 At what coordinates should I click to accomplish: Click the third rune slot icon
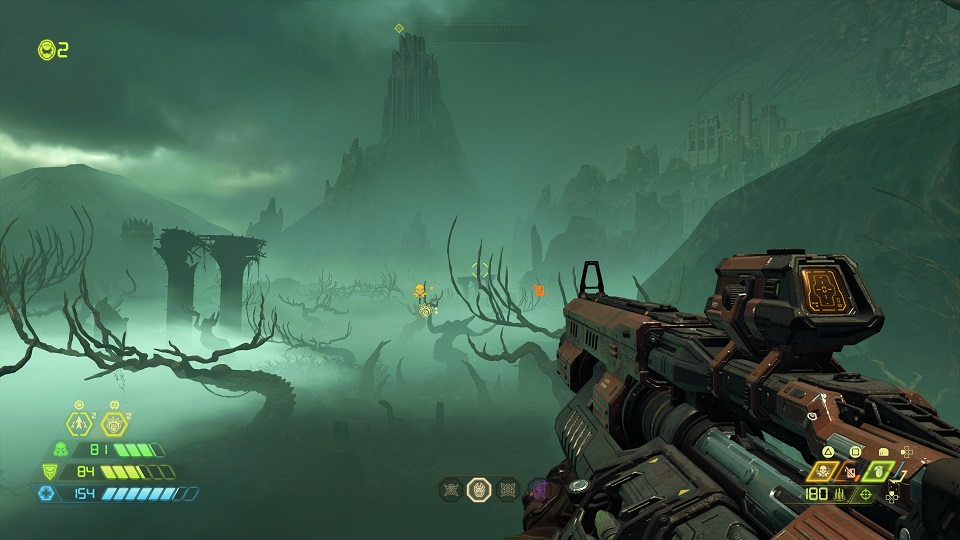tap(508, 489)
